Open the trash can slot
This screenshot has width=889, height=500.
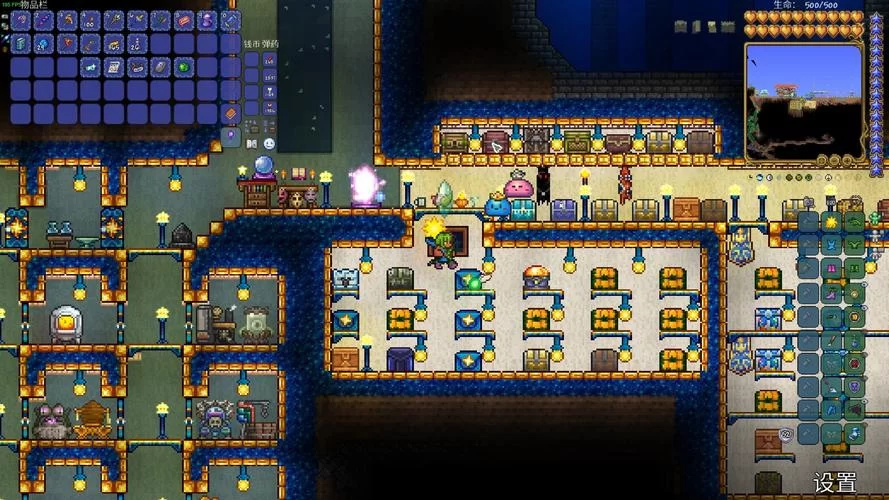230,113
